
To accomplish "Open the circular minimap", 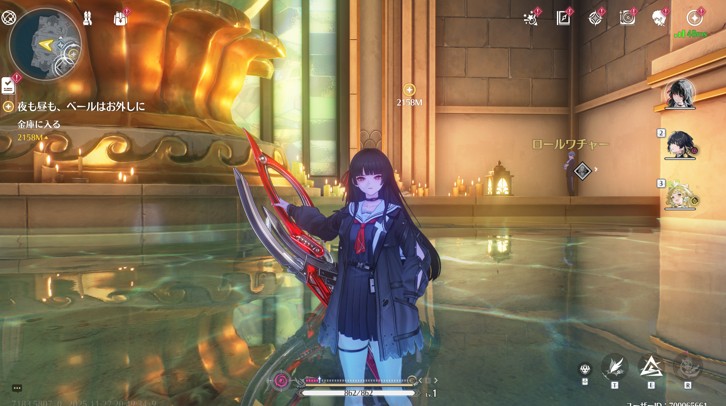I will tap(45, 43).
